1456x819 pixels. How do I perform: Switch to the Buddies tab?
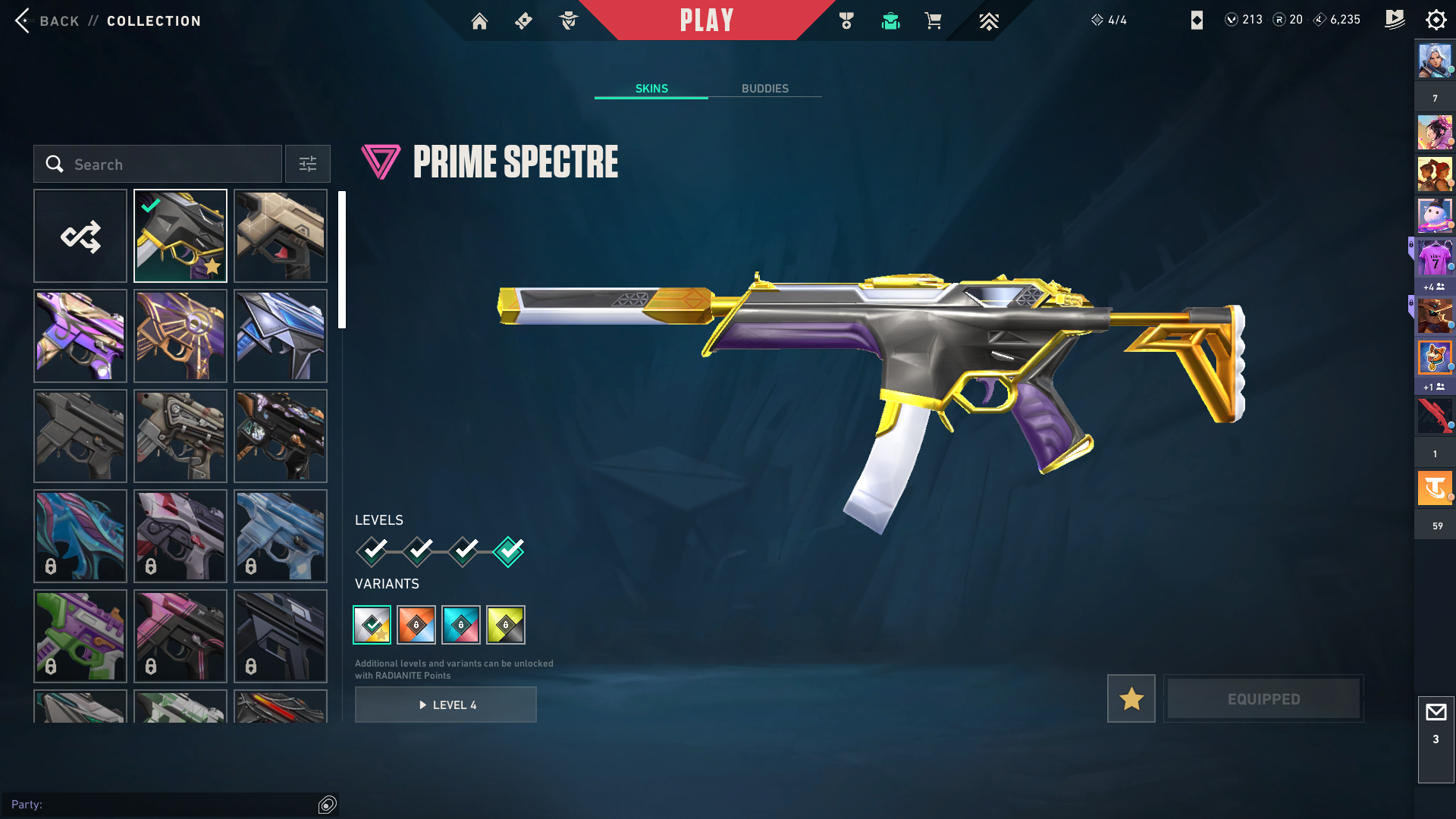[x=764, y=89]
